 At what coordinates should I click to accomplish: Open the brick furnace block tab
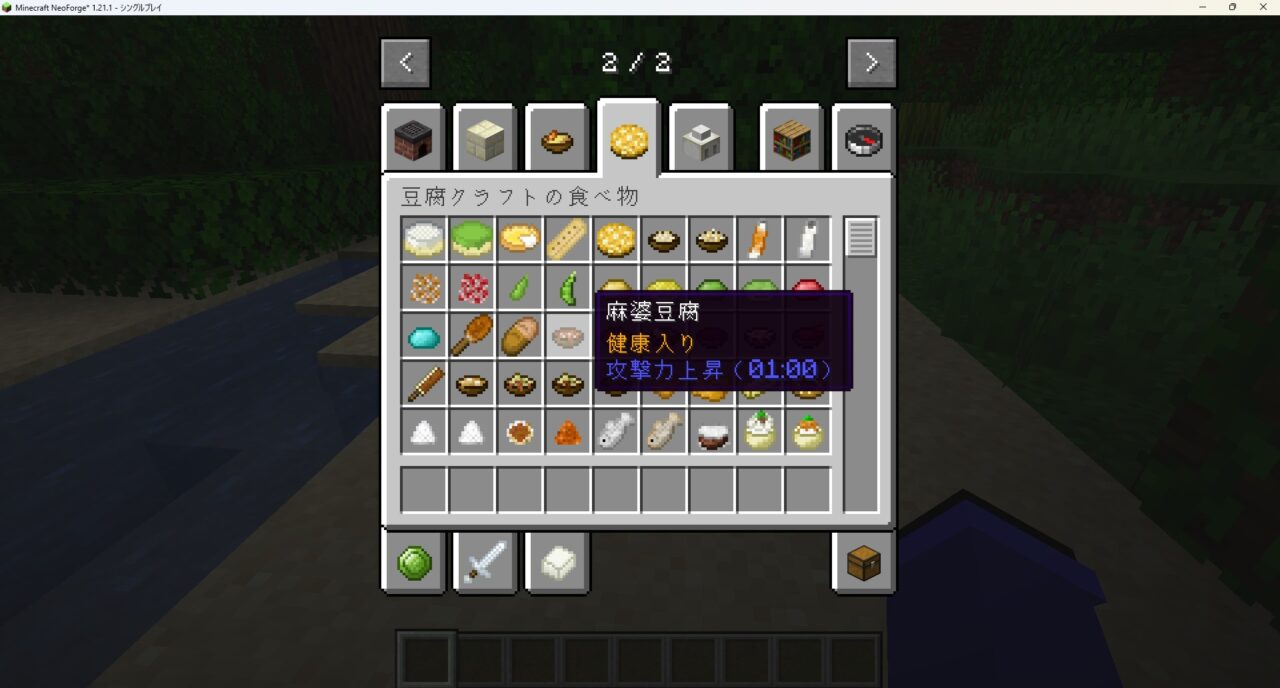[413, 141]
